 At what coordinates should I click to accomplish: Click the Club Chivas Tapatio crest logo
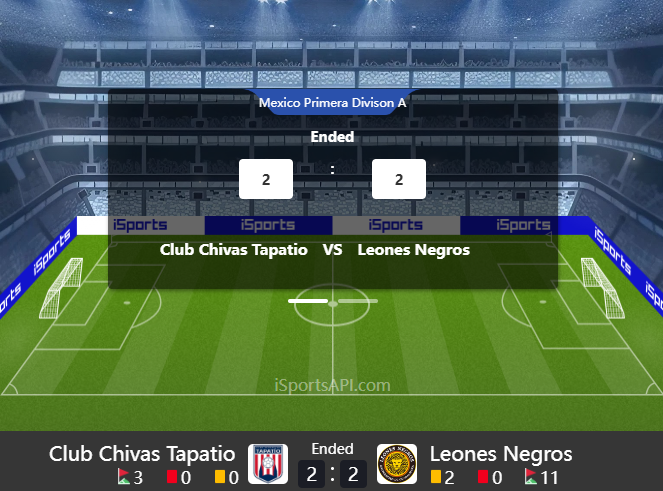tap(268, 464)
